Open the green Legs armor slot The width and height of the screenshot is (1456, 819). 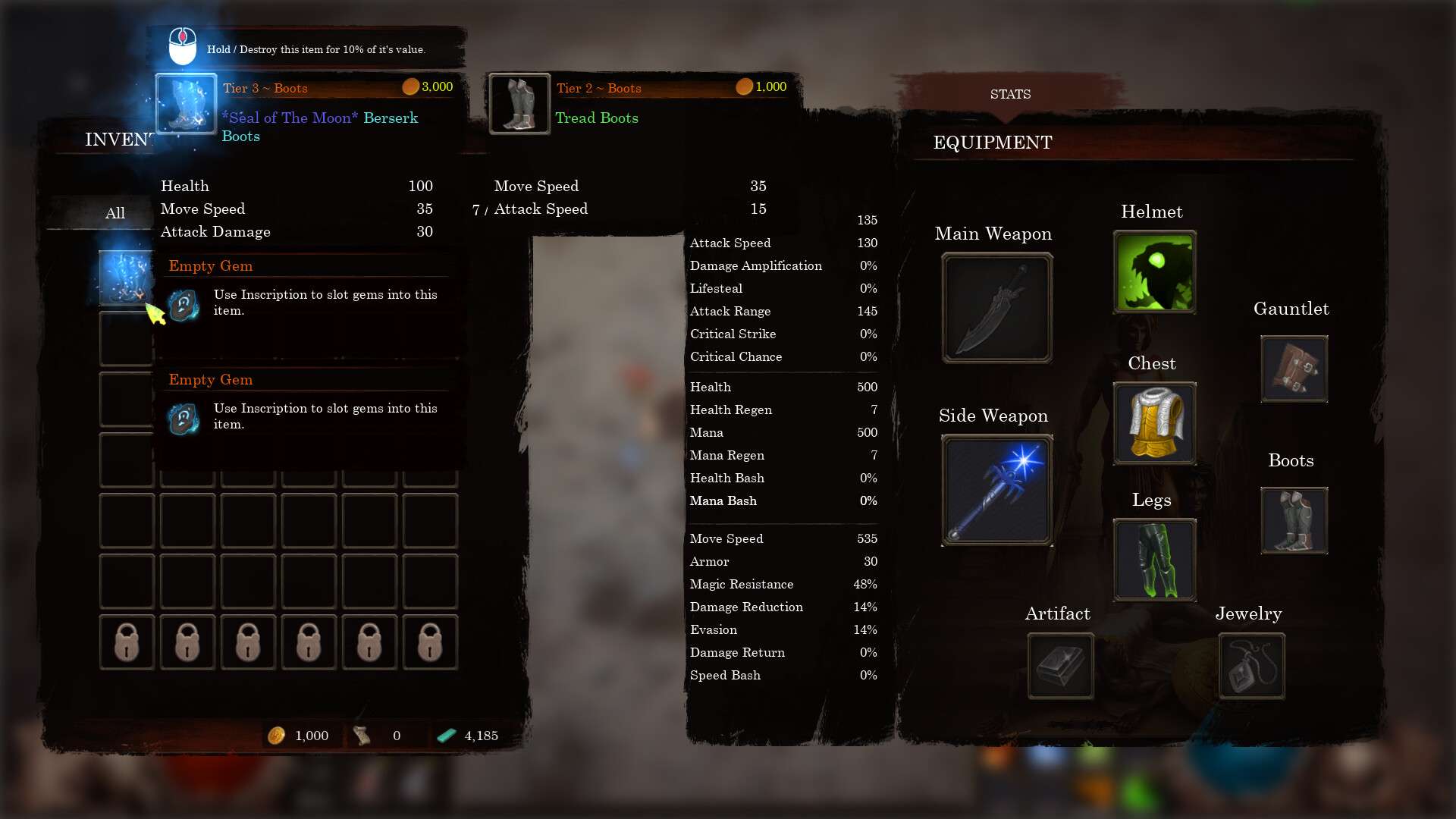click(x=1154, y=560)
